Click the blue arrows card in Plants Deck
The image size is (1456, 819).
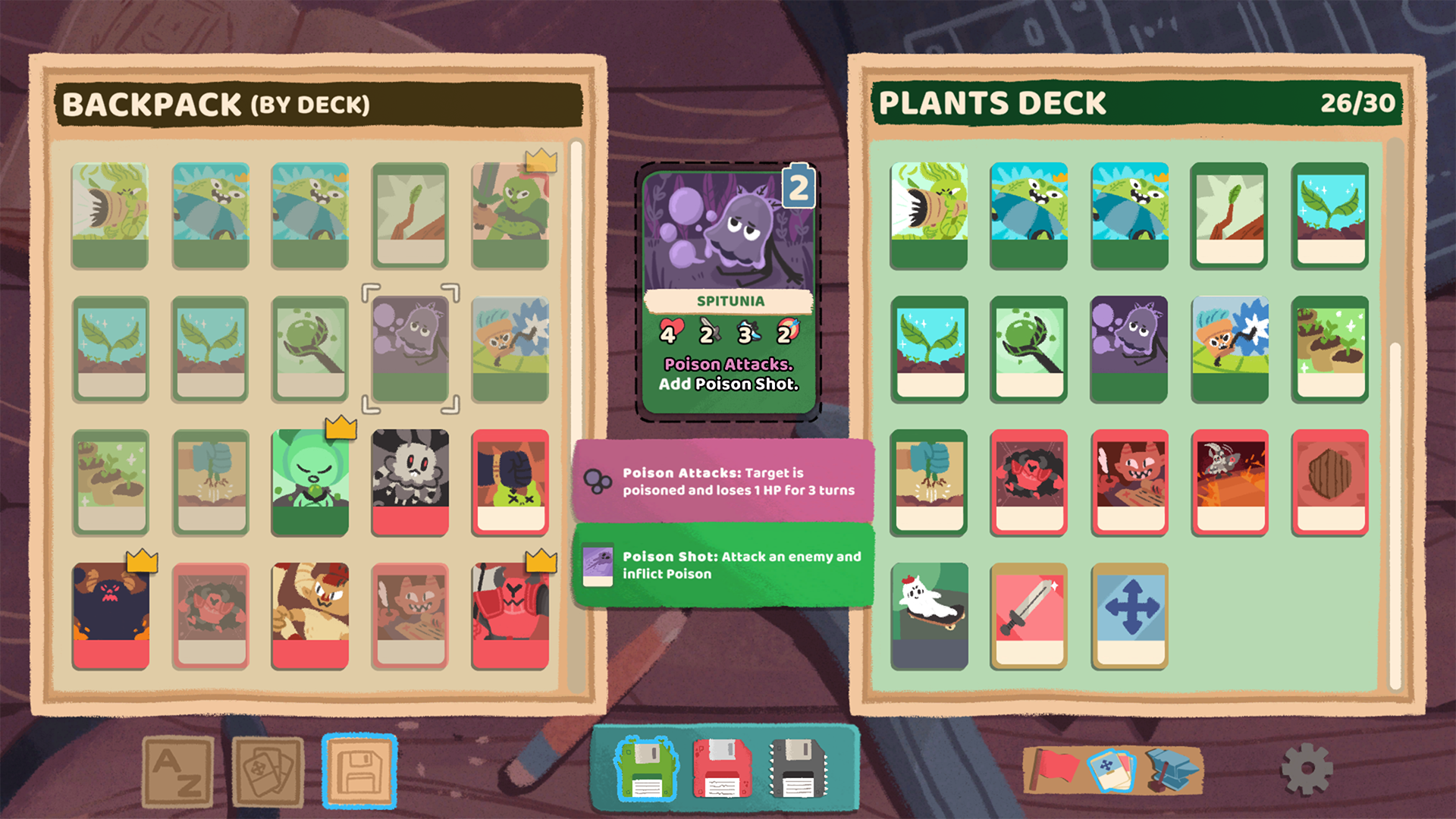(x=1129, y=614)
